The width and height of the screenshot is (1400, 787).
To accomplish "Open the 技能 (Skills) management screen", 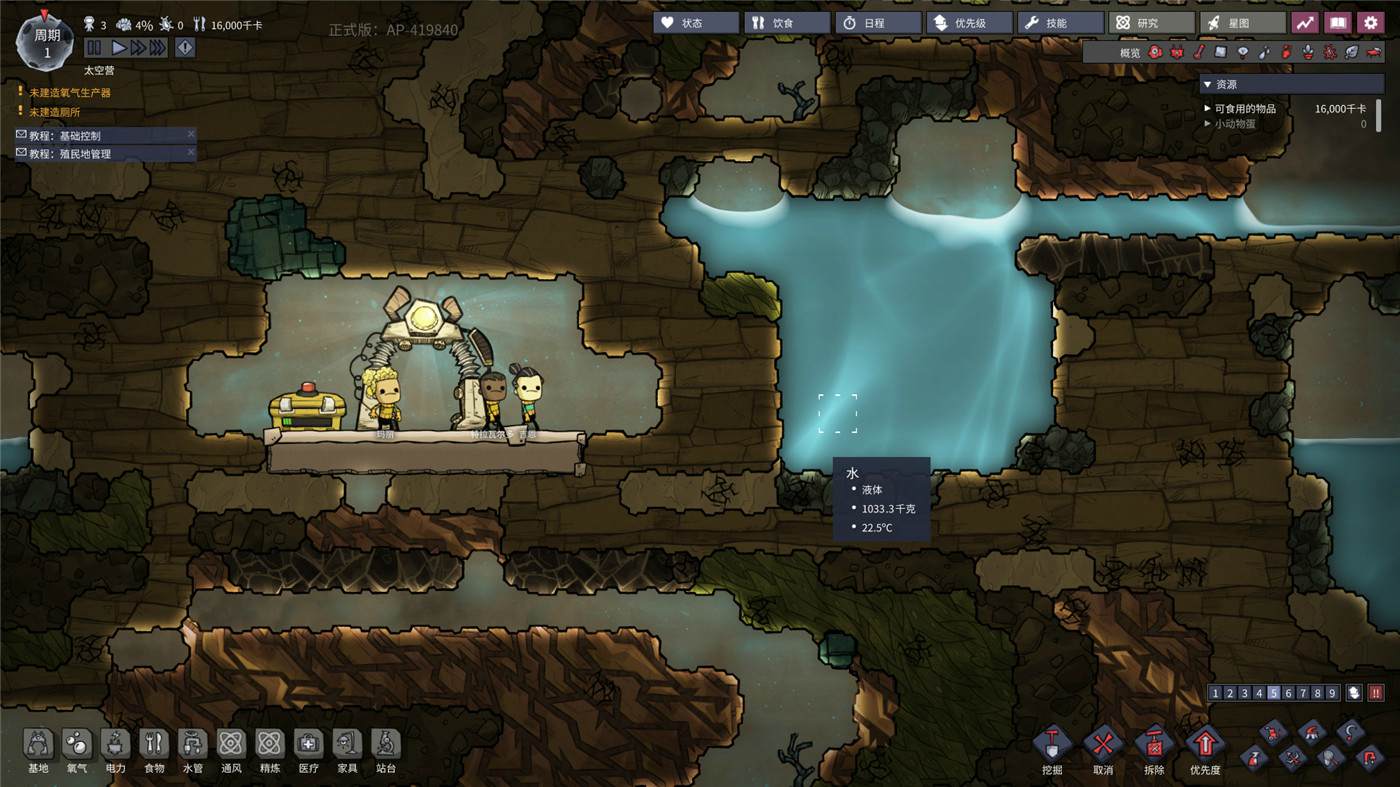I will (x=1061, y=23).
